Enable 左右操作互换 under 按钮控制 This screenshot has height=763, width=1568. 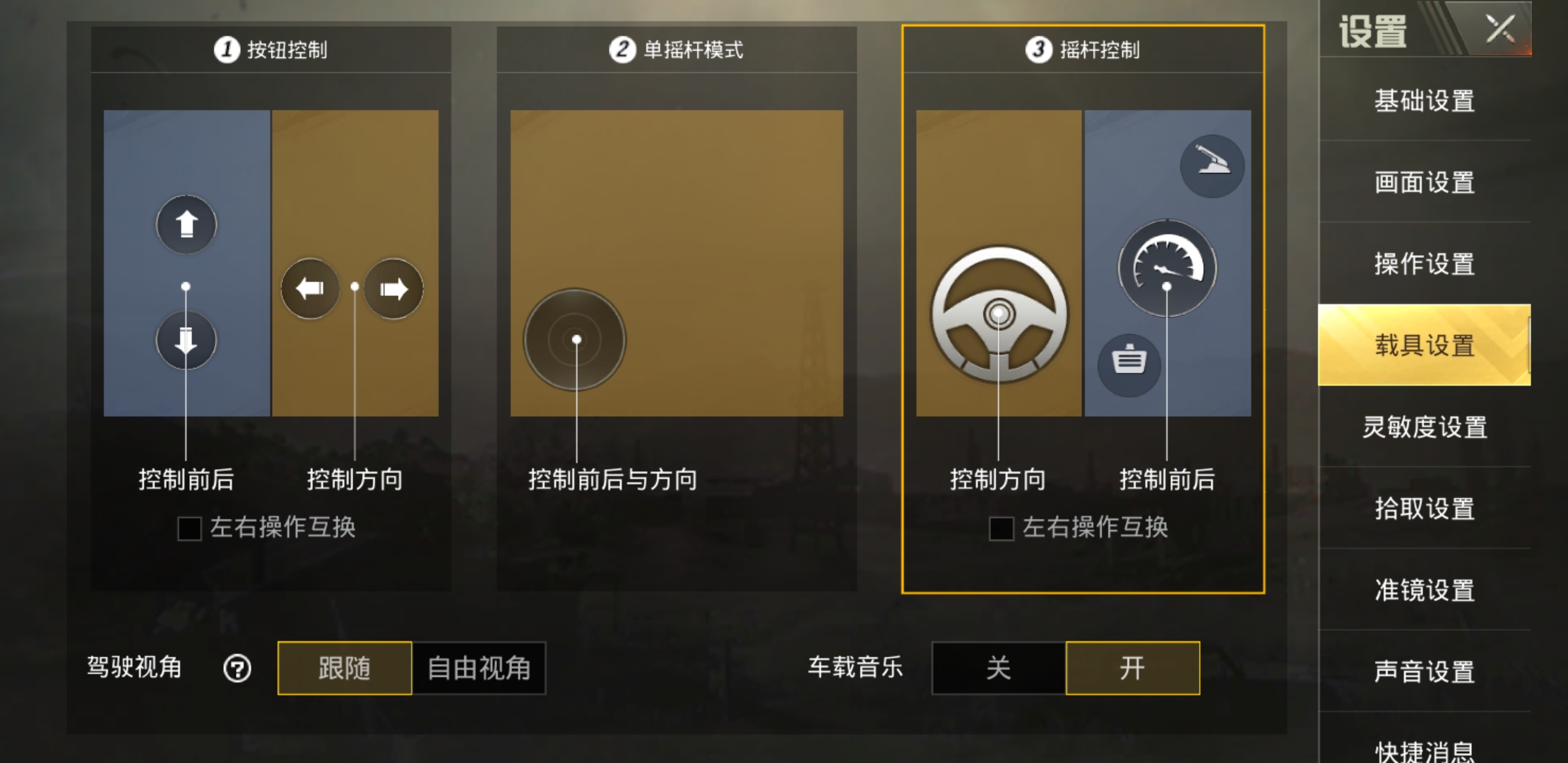pos(188,527)
